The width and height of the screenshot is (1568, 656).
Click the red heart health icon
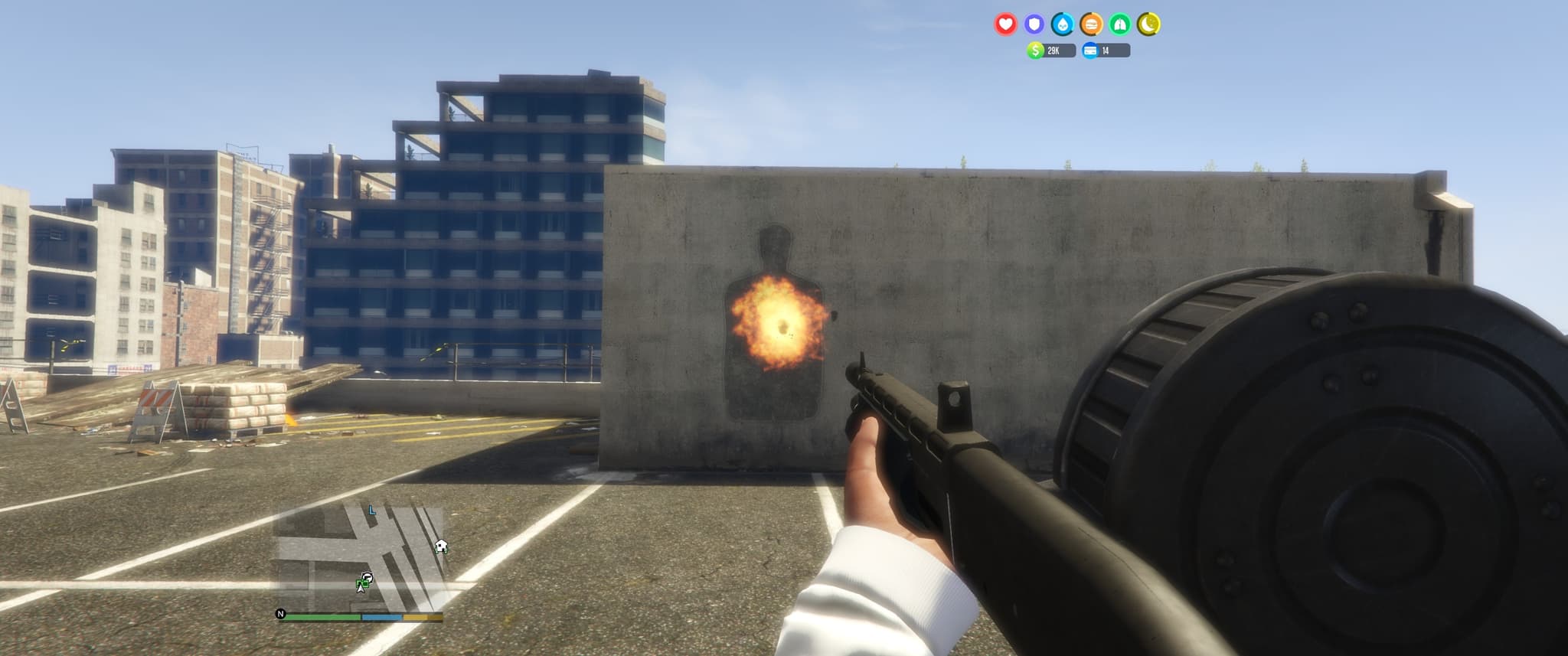tap(1004, 24)
